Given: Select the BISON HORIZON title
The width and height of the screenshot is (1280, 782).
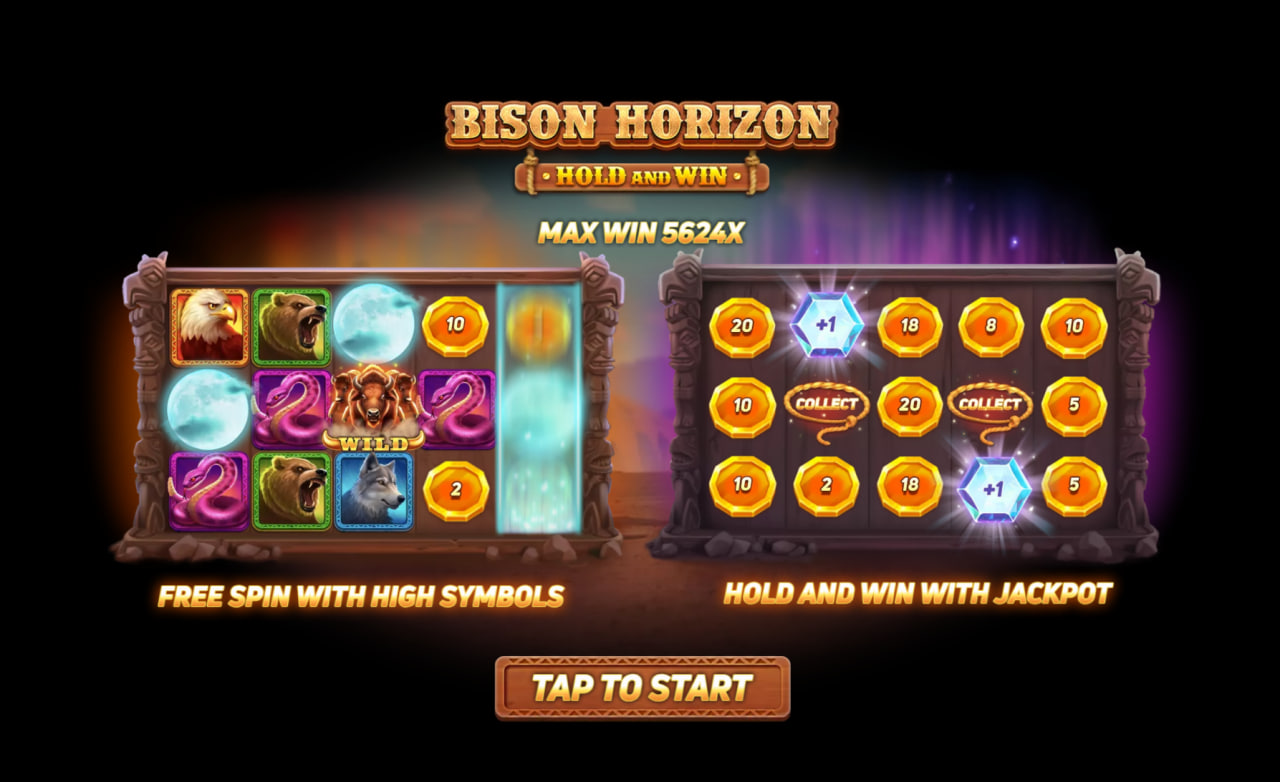Looking at the screenshot, I should click(x=640, y=124).
